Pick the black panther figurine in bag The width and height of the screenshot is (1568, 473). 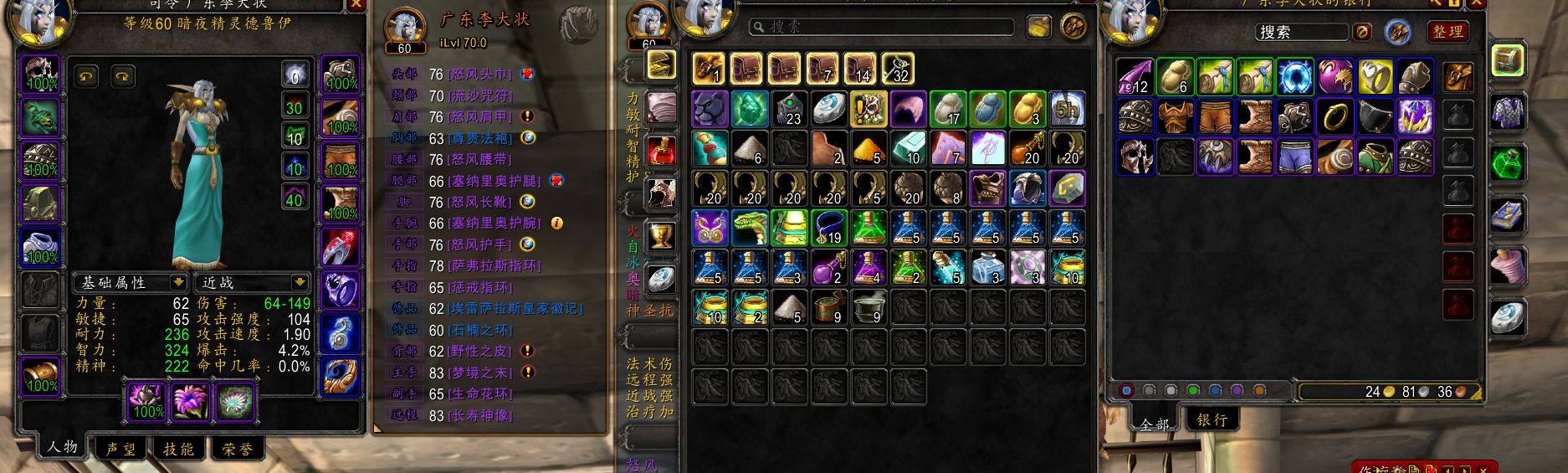(710, 109)
